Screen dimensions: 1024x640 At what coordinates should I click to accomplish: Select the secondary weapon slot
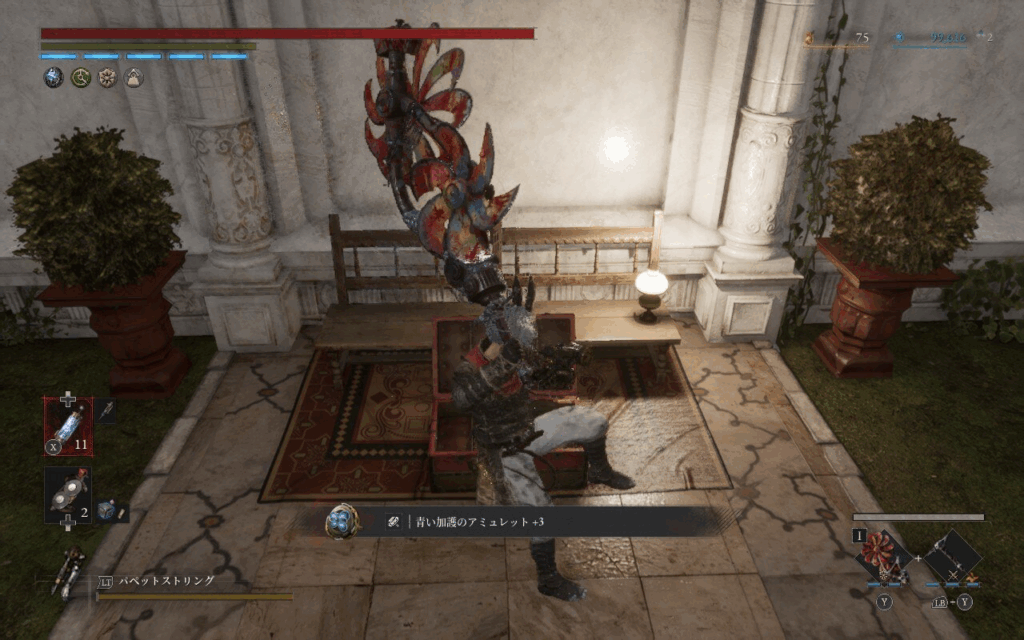click(x=951, y=556)
